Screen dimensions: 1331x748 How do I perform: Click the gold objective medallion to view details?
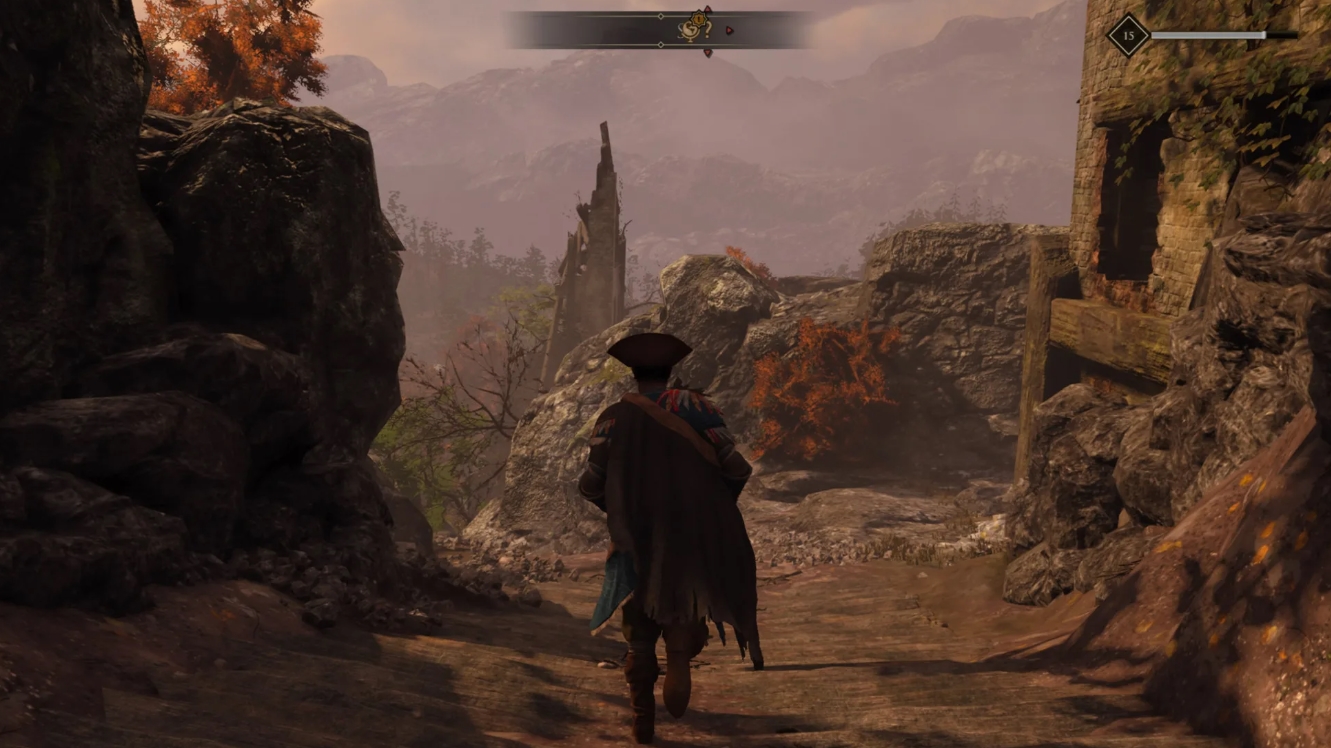point(698,17)
